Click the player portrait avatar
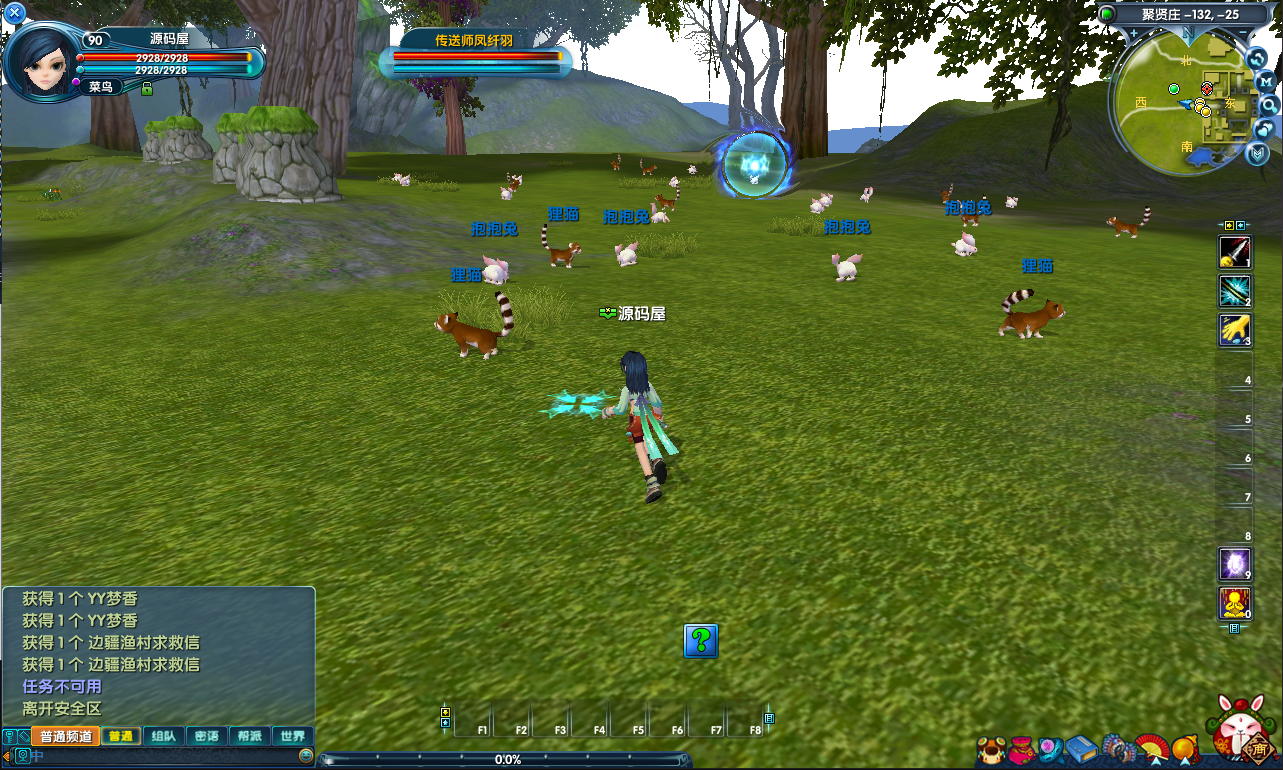 [x=40, y=62]
